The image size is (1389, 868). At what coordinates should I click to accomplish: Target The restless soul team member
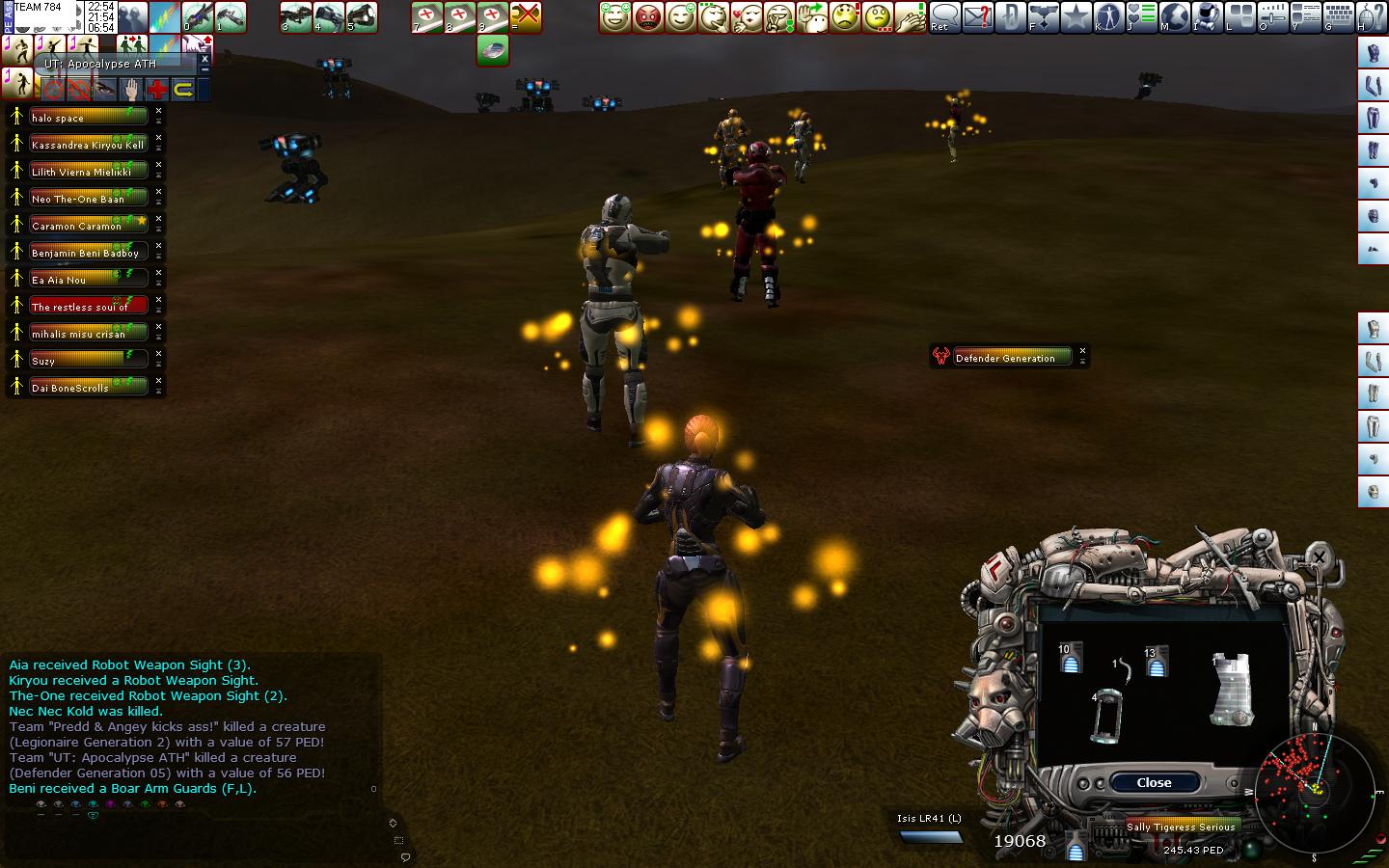(89, 307)
